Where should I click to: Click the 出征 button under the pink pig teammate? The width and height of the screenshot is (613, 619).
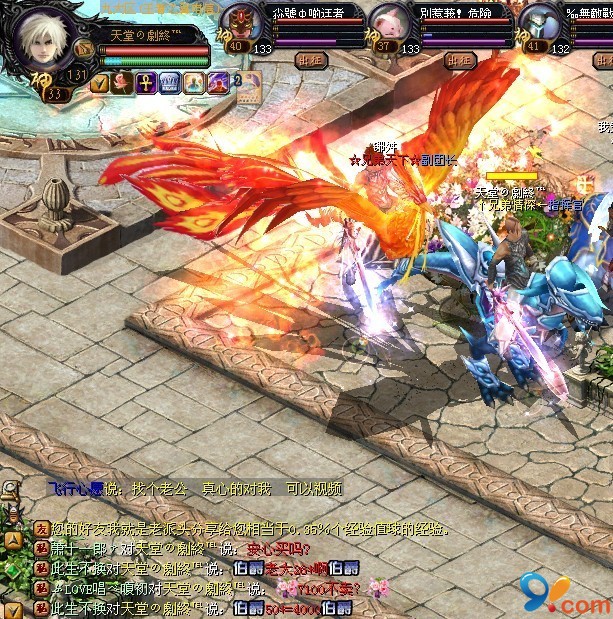point(459,59)
